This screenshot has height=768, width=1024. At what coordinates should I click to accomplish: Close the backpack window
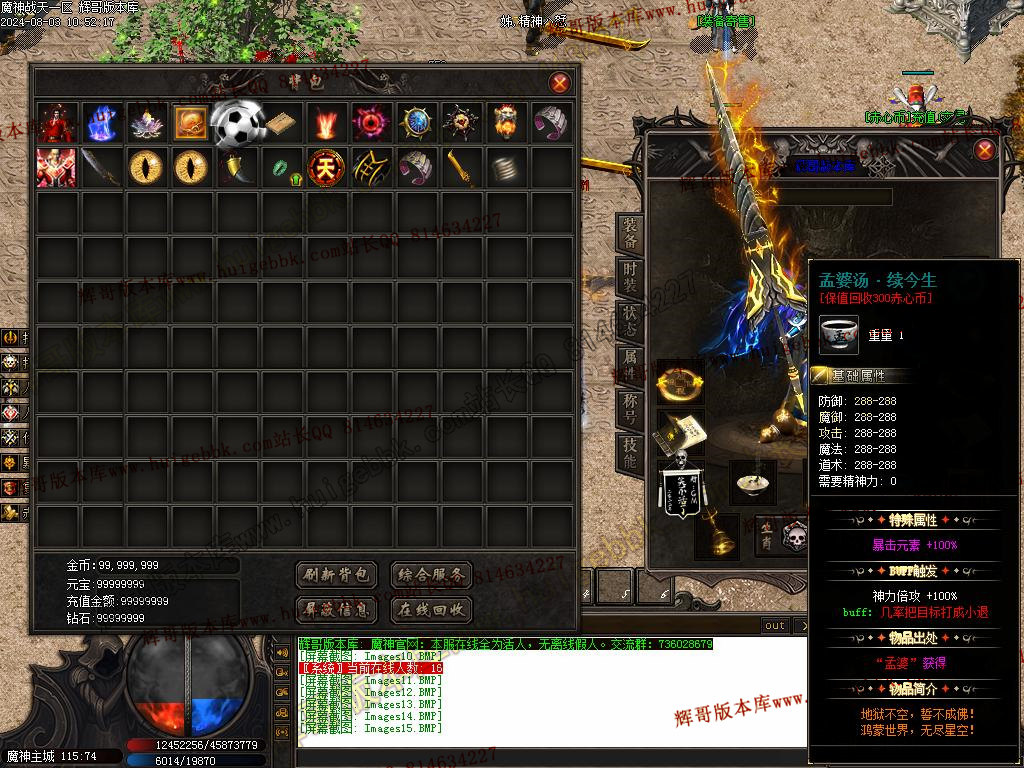click(560, 83)
